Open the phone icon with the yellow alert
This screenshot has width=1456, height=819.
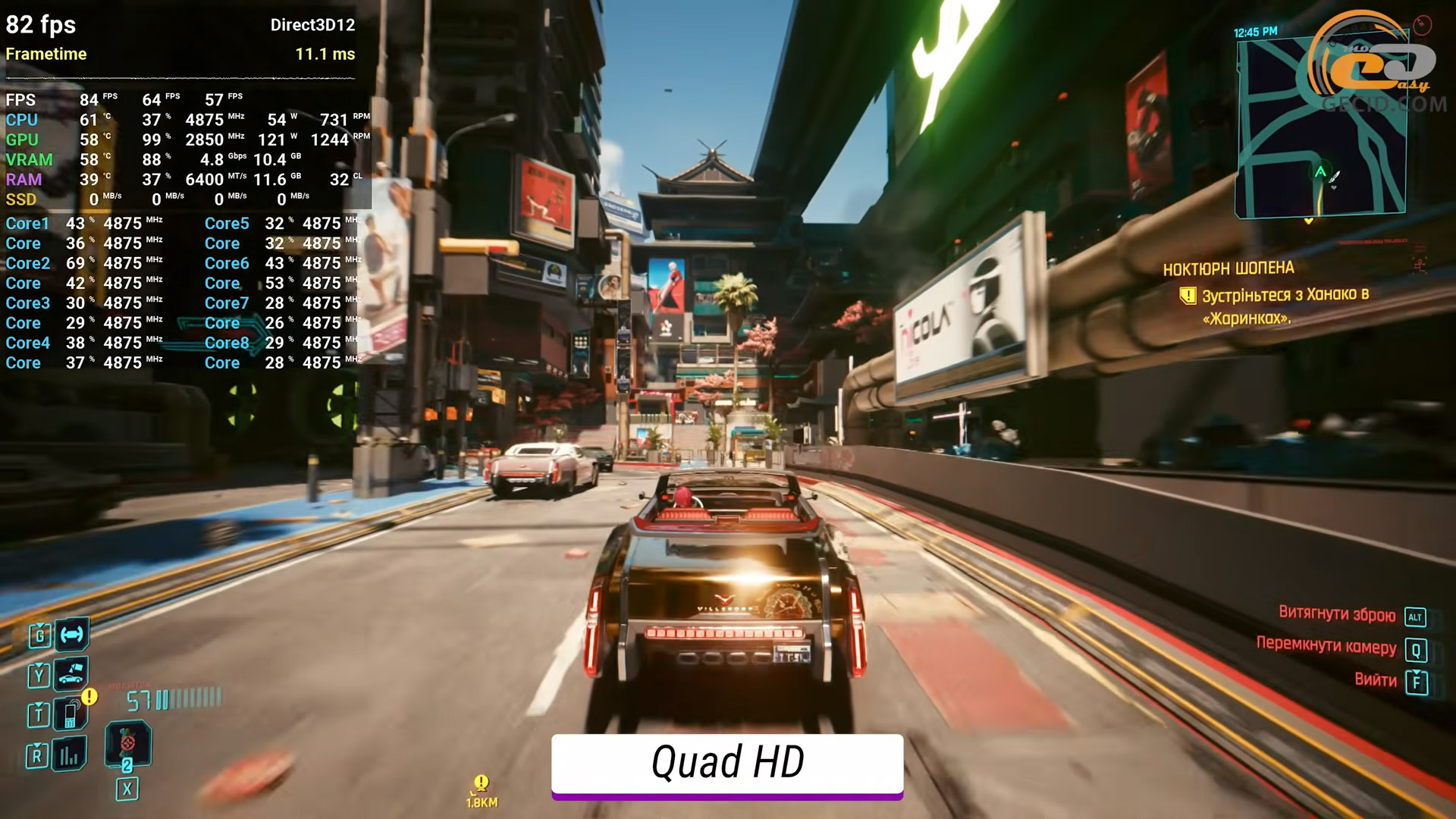71,714
